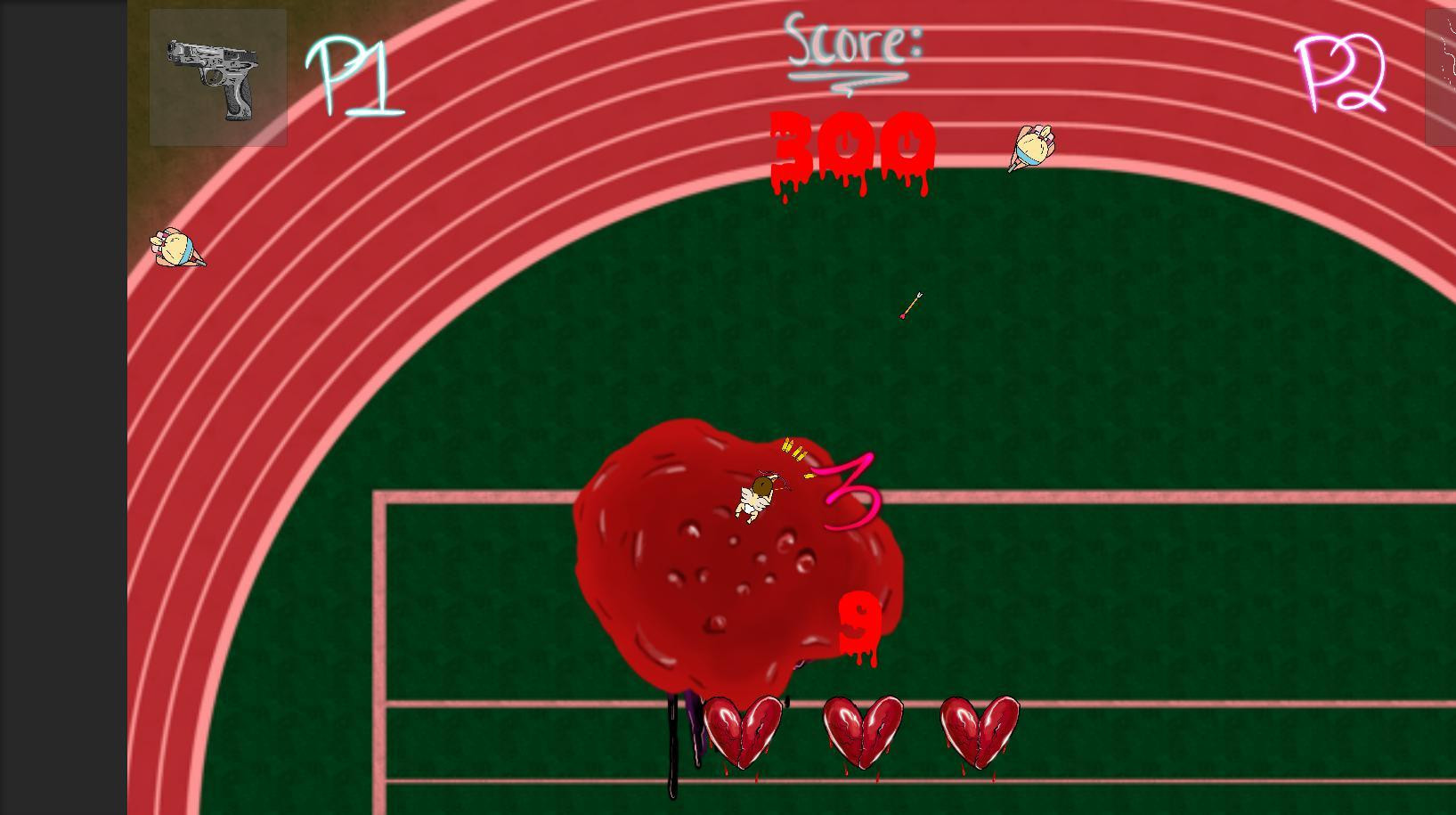Viewport: 1456px width, 815px height.
Task: Click the first broken heart life indicator
Action: [x=742, y=730]
